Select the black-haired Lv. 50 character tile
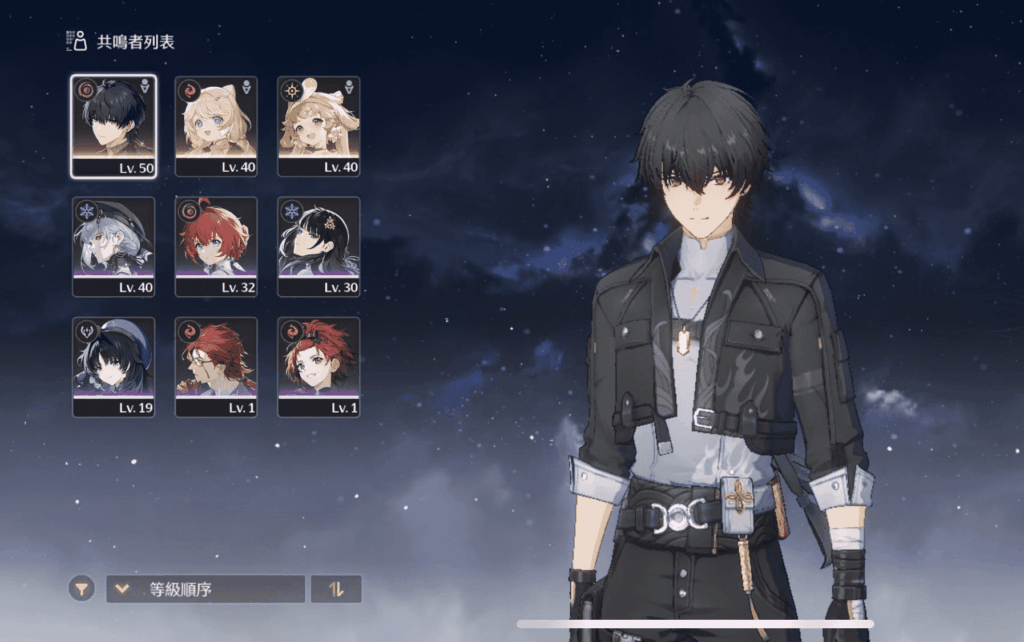Viewport: 1024px width, 642px height. click(x=113, y=125)
